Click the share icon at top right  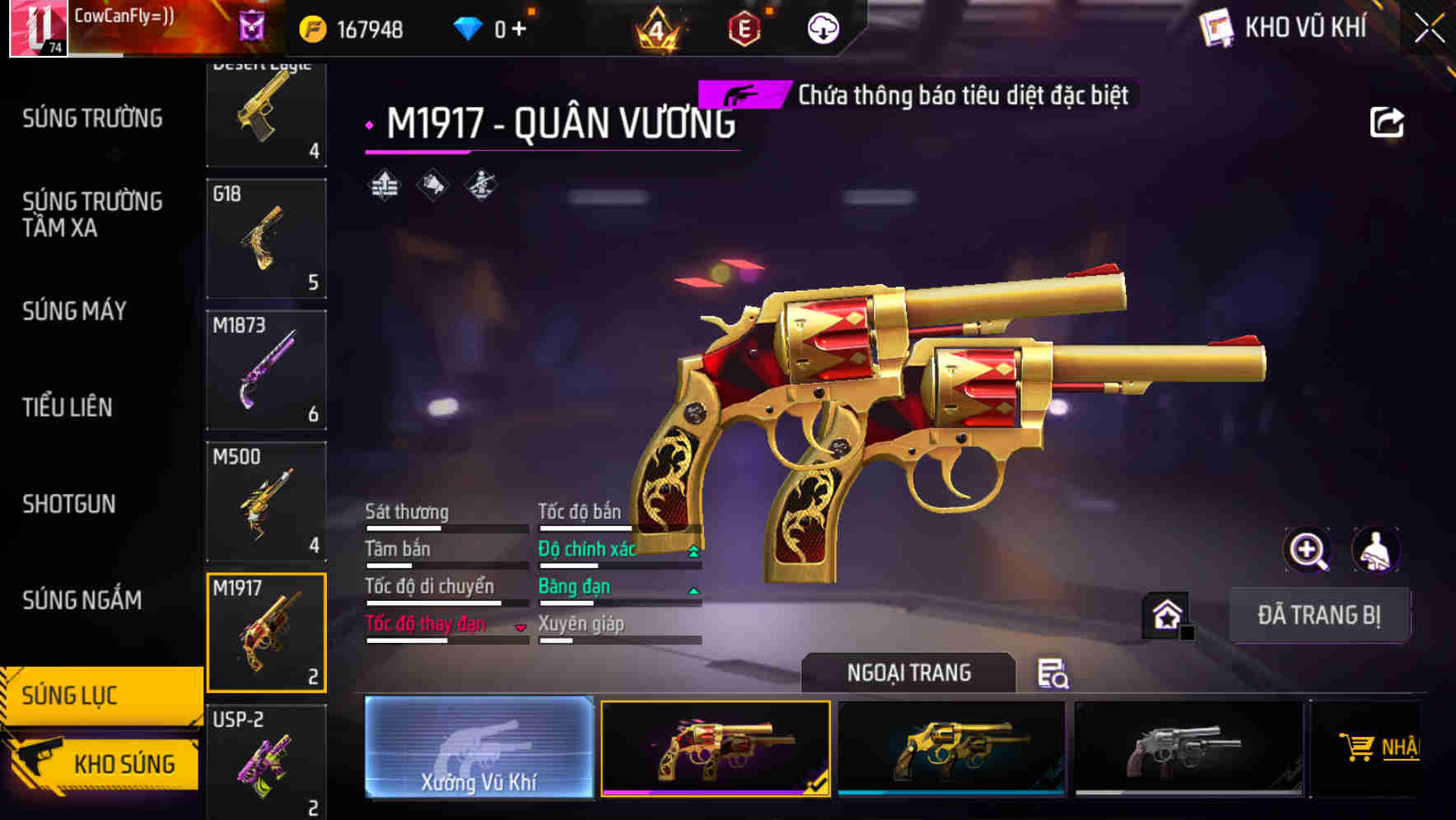pos(1388,122)
